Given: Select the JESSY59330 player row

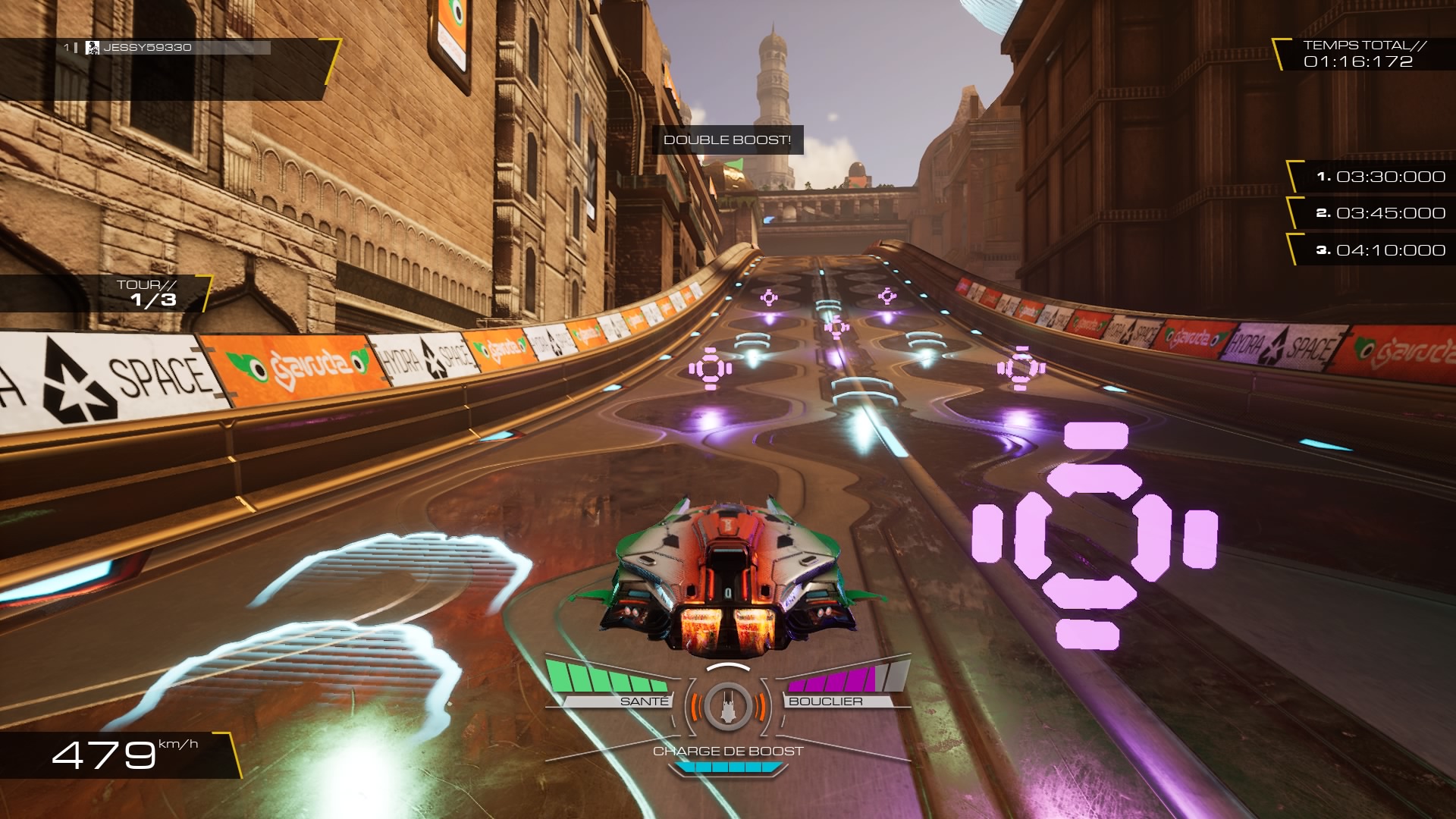Looking at the screenshot, I should tap(167, 48).
